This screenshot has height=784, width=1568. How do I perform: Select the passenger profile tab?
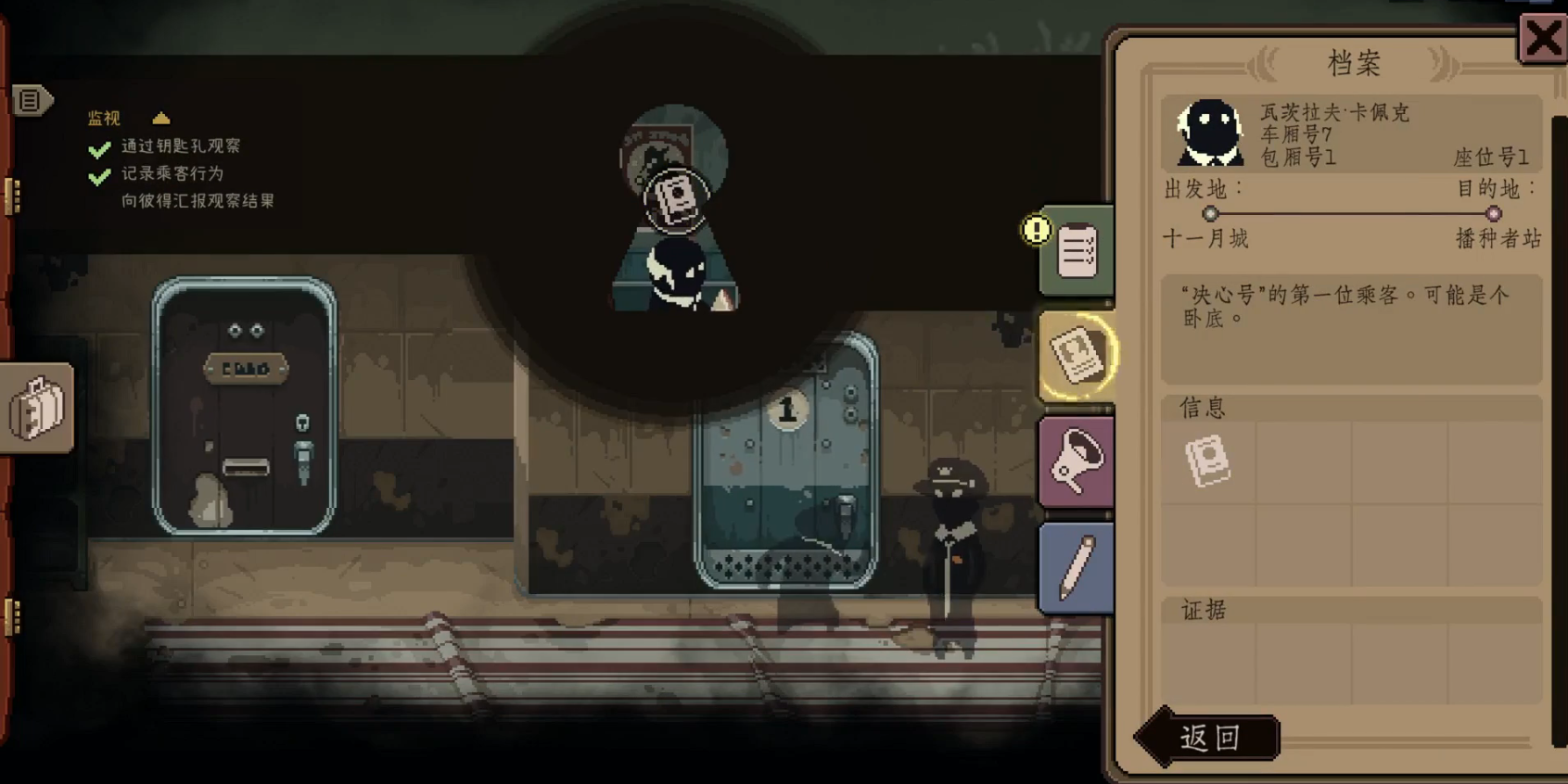point(1077,355)
